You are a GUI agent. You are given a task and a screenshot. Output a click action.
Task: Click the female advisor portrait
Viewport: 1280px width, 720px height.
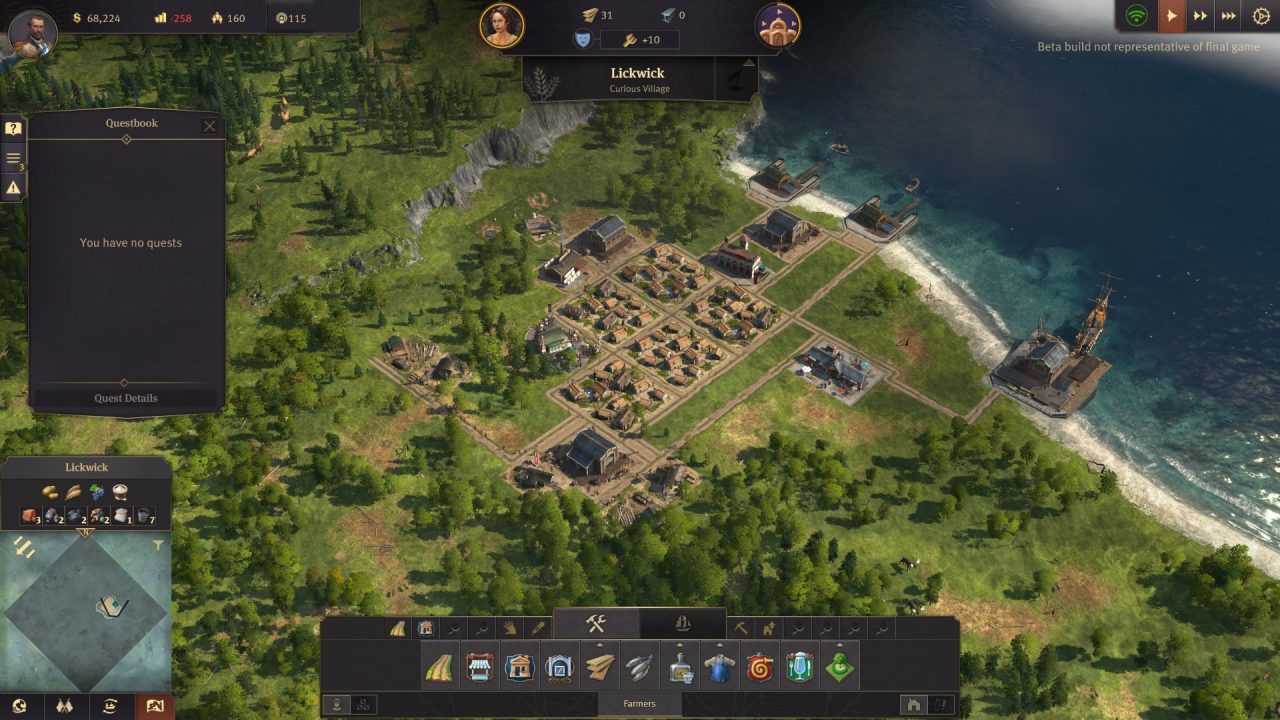[x=502, y=26]
